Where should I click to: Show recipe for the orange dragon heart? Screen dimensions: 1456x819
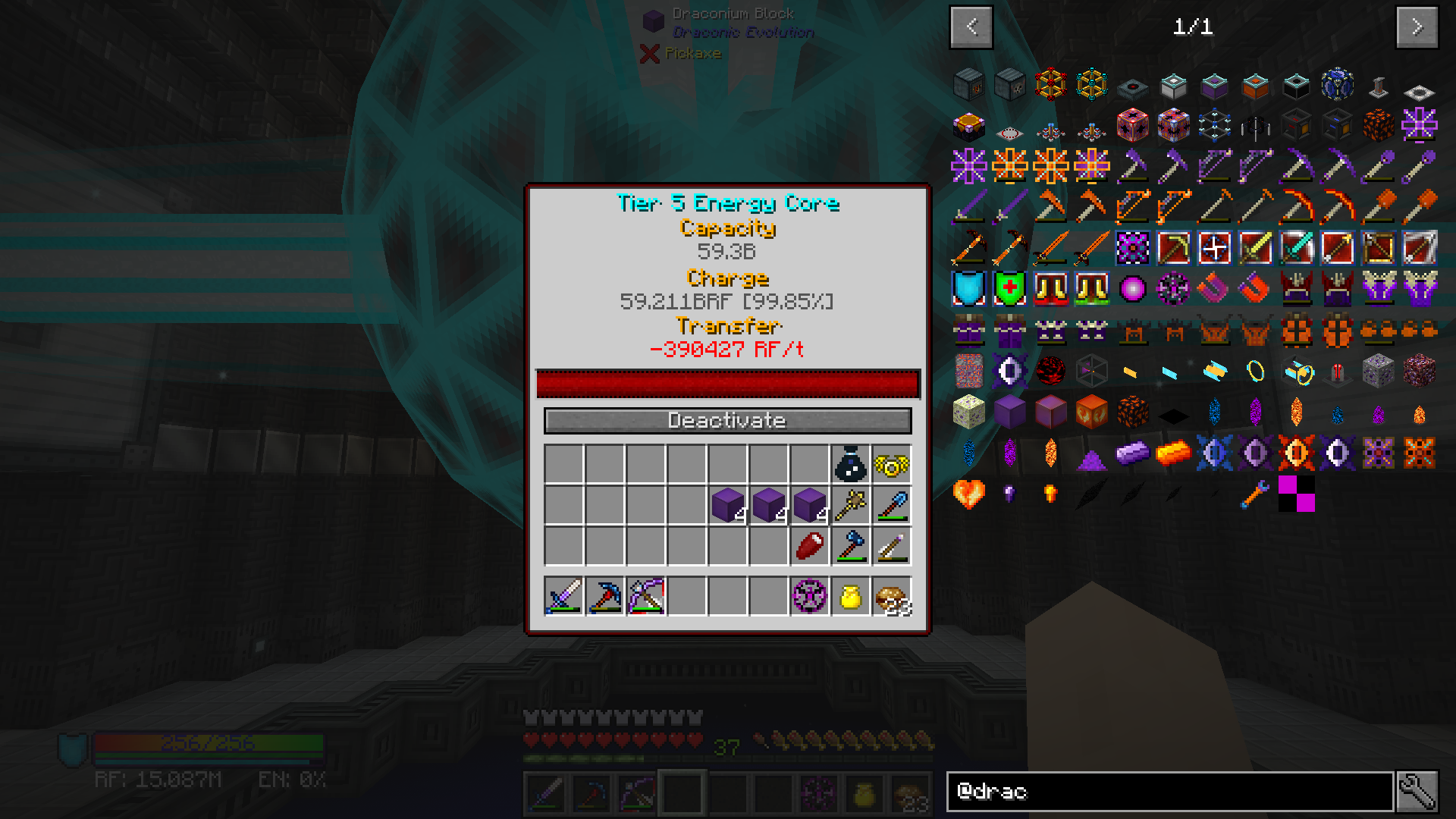pyautogui.click(x=969, y=494)
